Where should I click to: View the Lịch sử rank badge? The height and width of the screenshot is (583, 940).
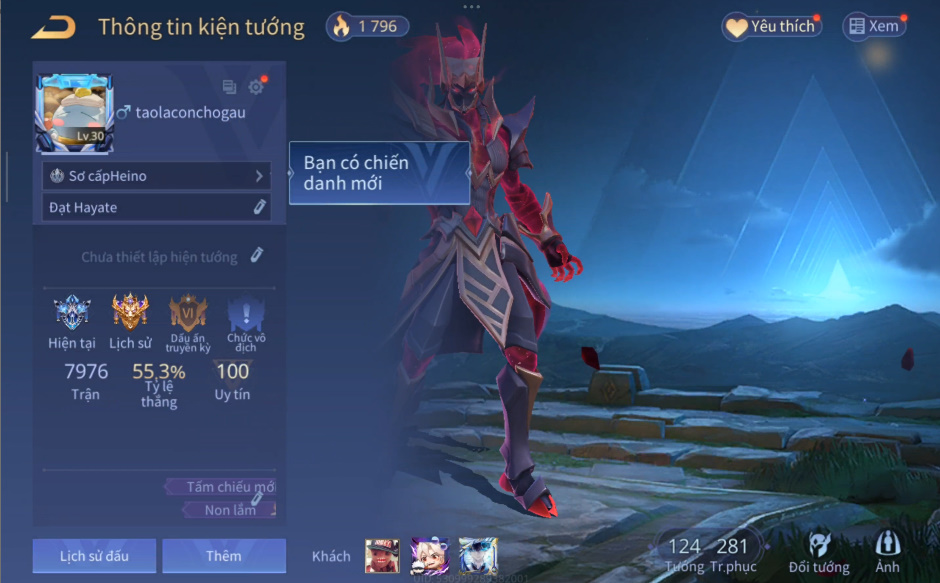pos(130,314)
